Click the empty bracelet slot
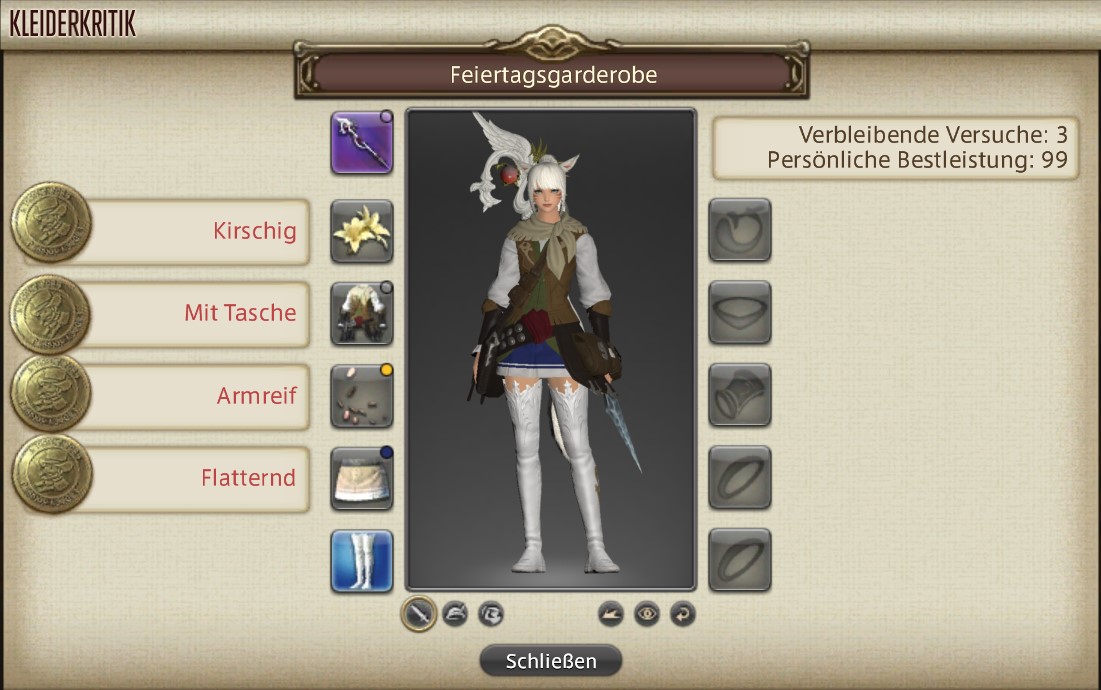The height and width of the screenshot is (690, 1101). (x=740, y=396)
